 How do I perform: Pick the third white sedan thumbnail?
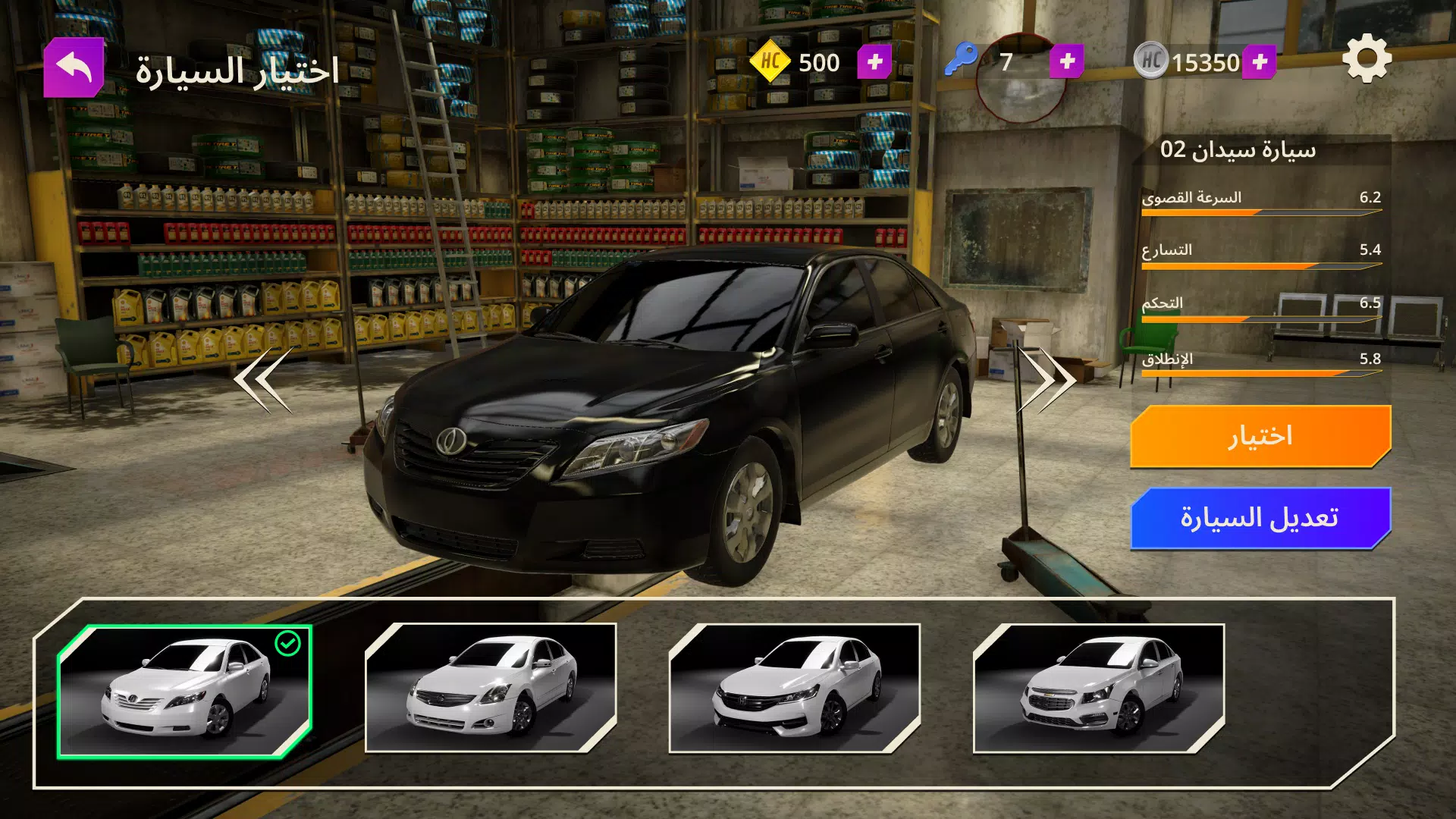795,689
